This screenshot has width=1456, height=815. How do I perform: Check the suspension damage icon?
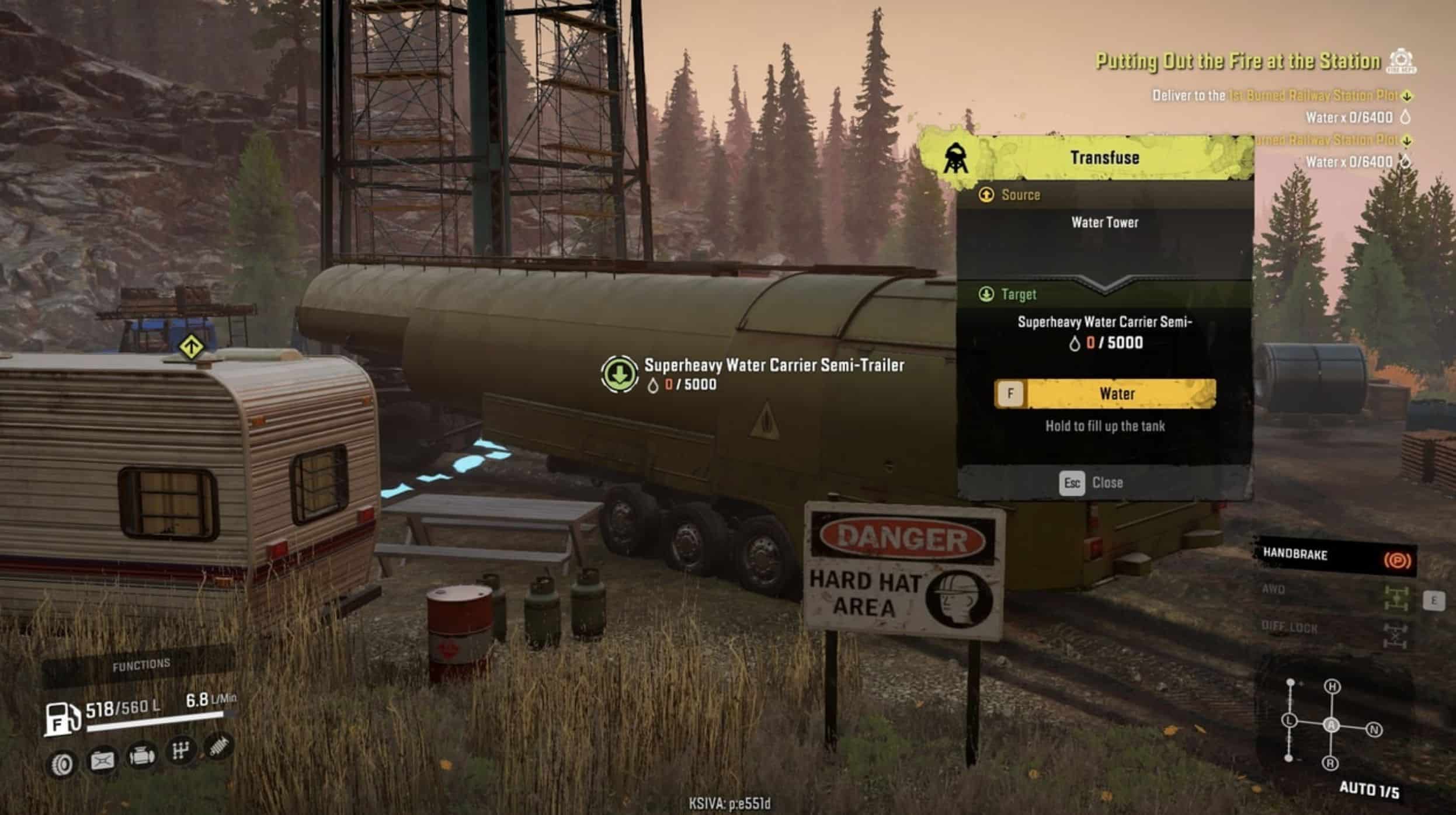point(219,747)
